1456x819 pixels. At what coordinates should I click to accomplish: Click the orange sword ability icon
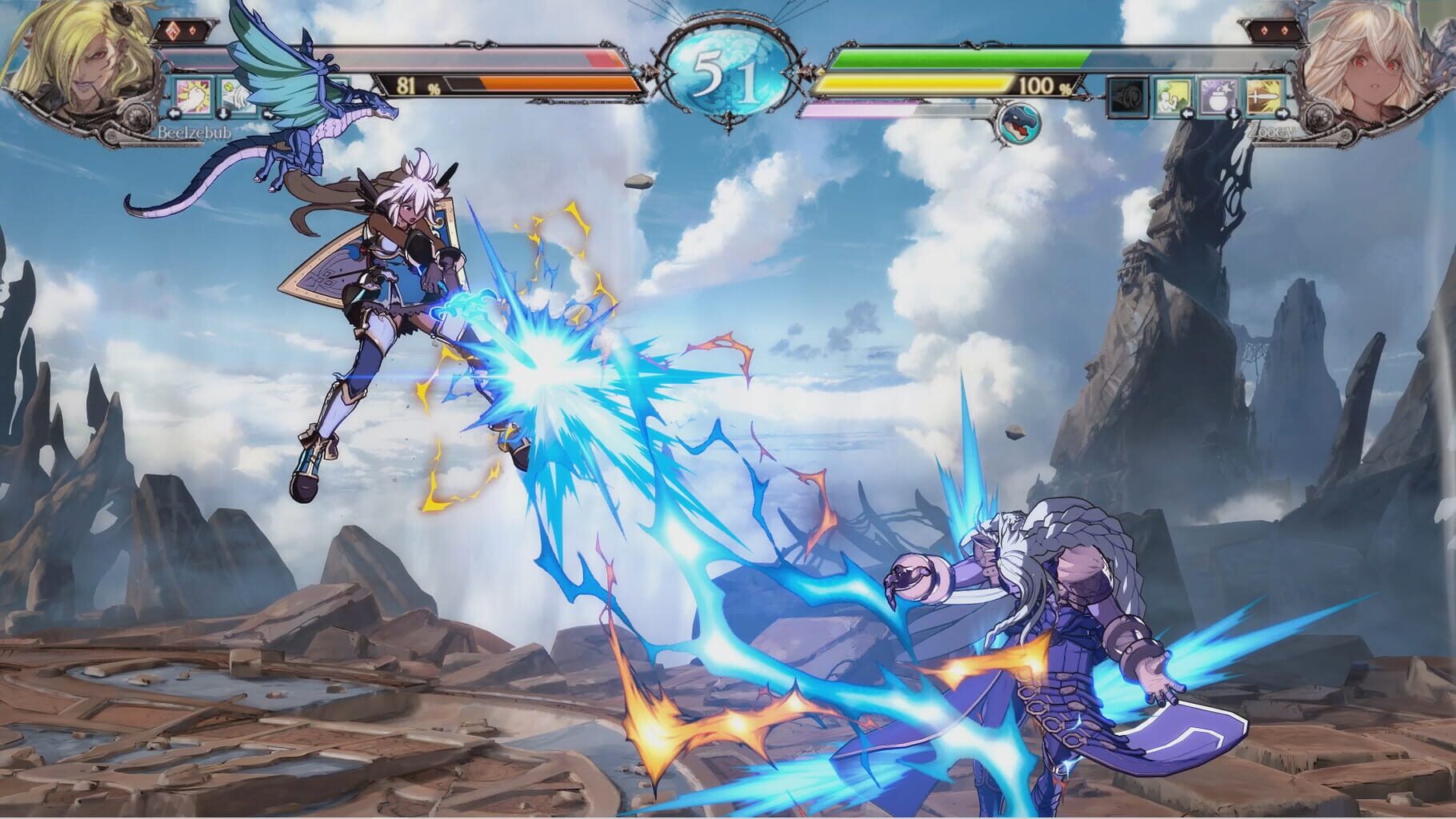coord(1262,97)
